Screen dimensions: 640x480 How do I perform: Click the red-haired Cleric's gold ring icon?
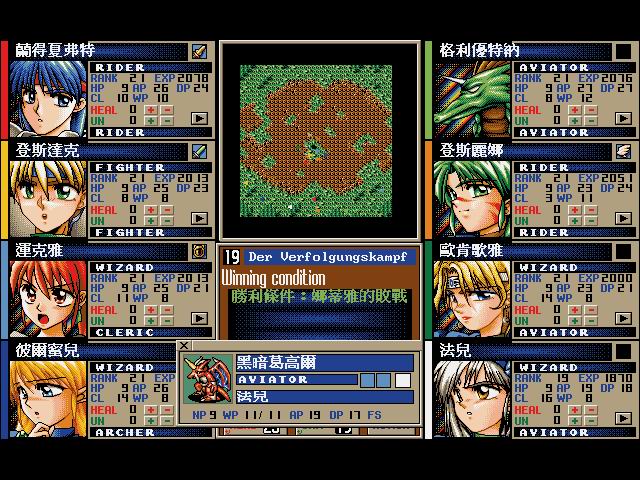(x=199, y=251)
